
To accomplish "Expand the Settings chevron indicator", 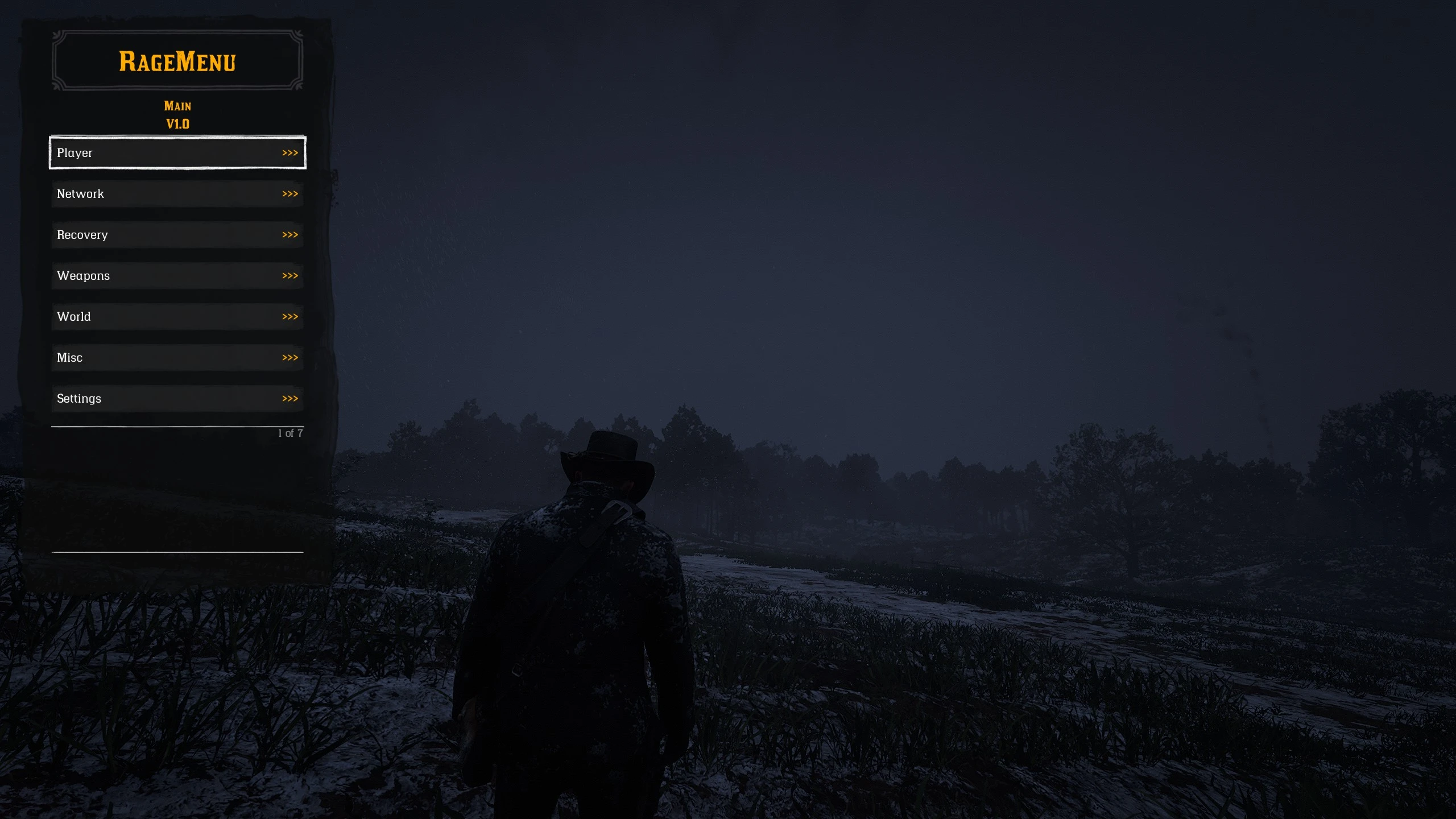I will (291, 398).
